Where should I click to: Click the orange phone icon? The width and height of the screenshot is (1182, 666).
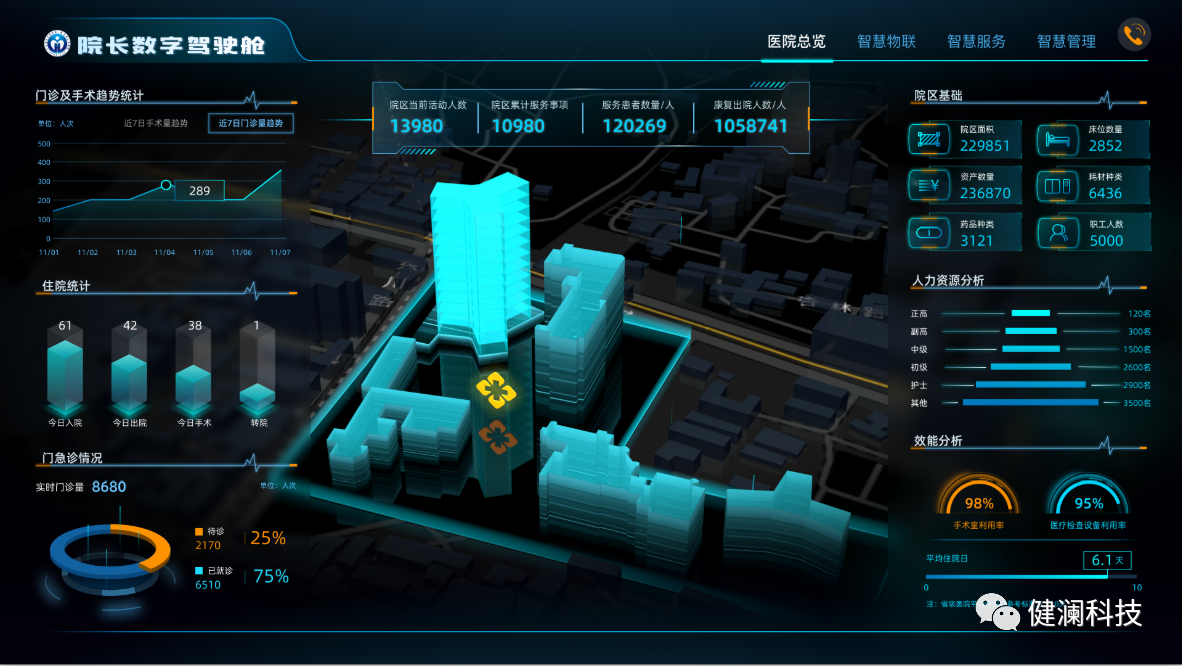(x=1134, y=35)
